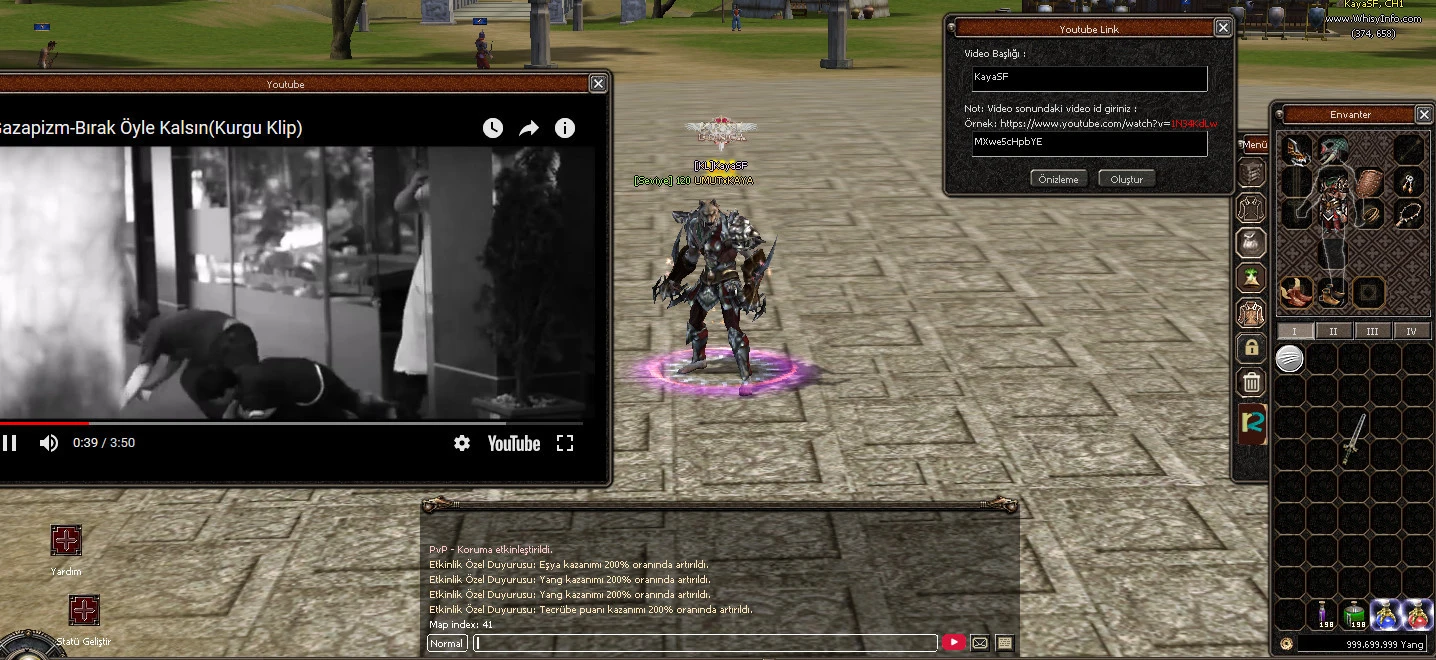
Task: Mute the video with the speaker icon
Action: [x=48, y=443]
